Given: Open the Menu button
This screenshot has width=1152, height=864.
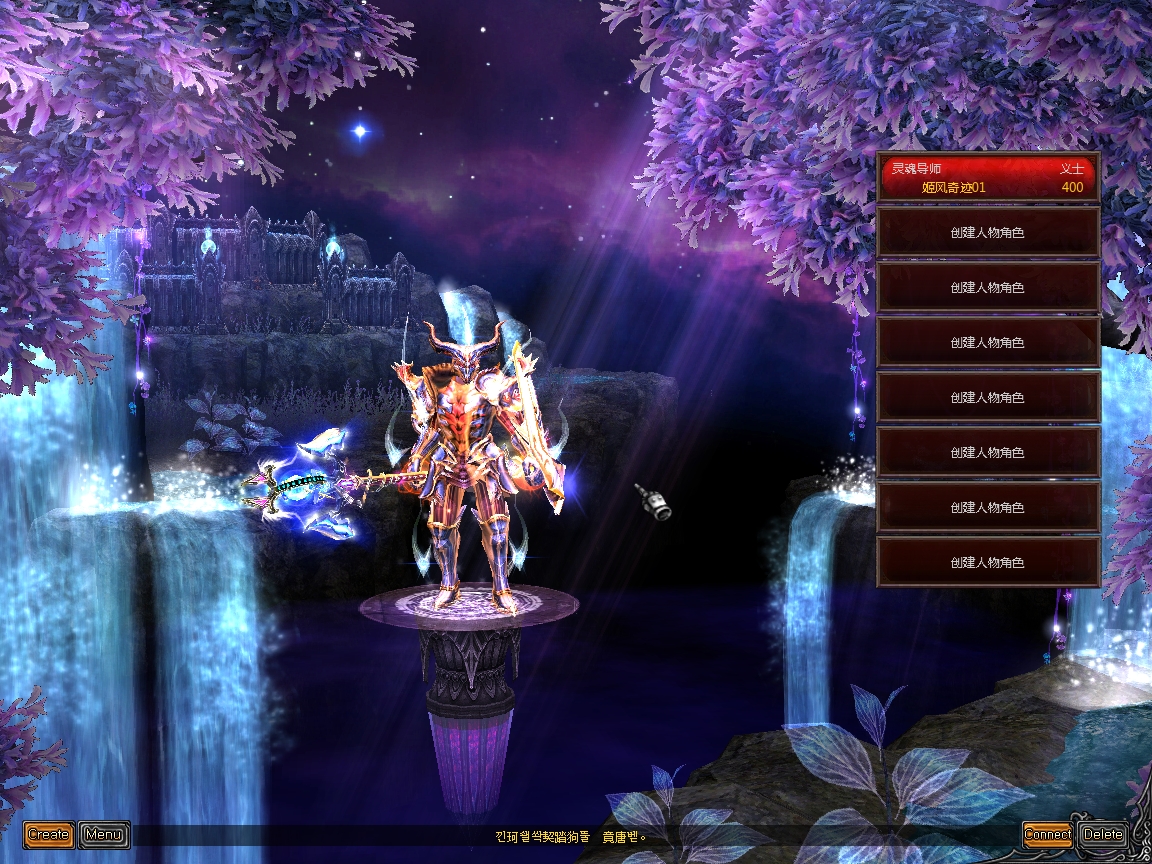Looking at the screenshot, I should (104, 834).
